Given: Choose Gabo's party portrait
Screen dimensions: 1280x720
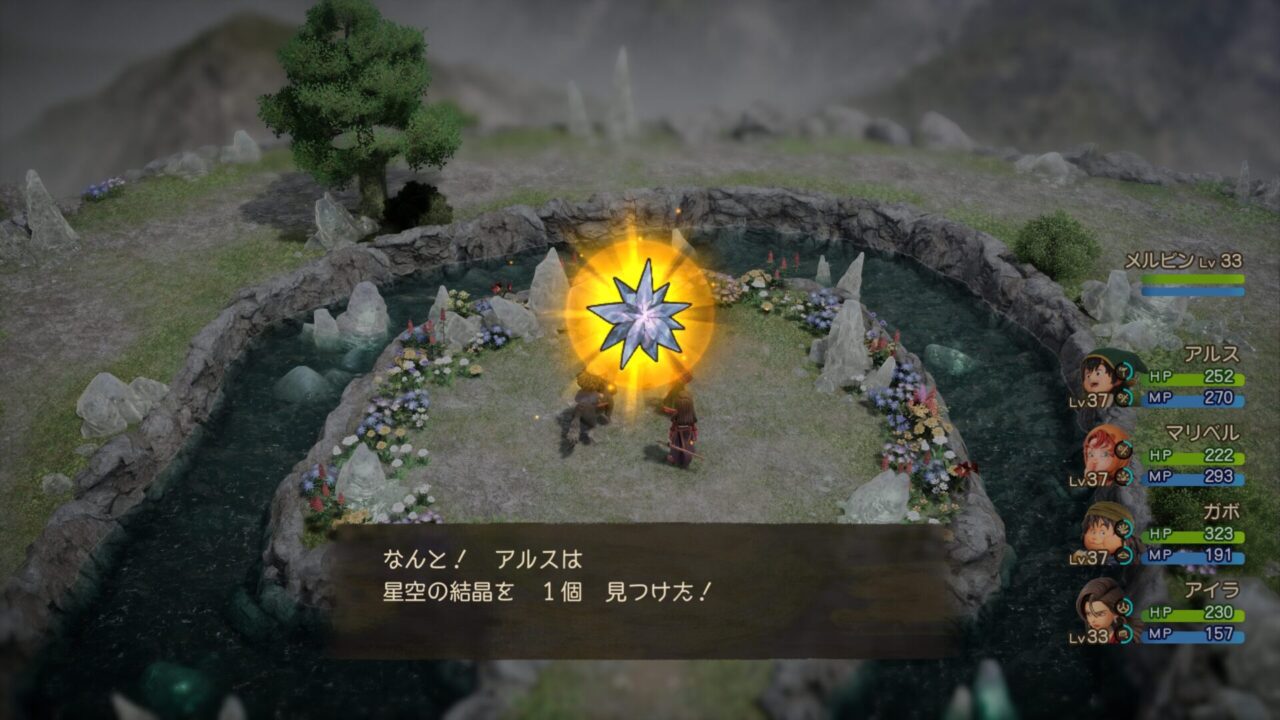Looking at the screenshot, I should point(1104,532).
